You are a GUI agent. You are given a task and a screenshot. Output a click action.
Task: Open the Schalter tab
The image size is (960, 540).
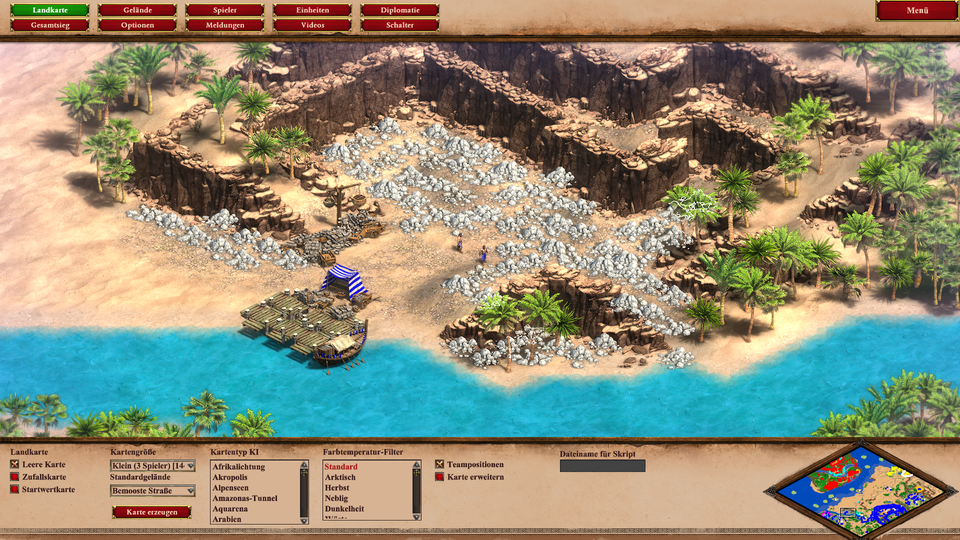pyautogui.click(x=400, y=24)
